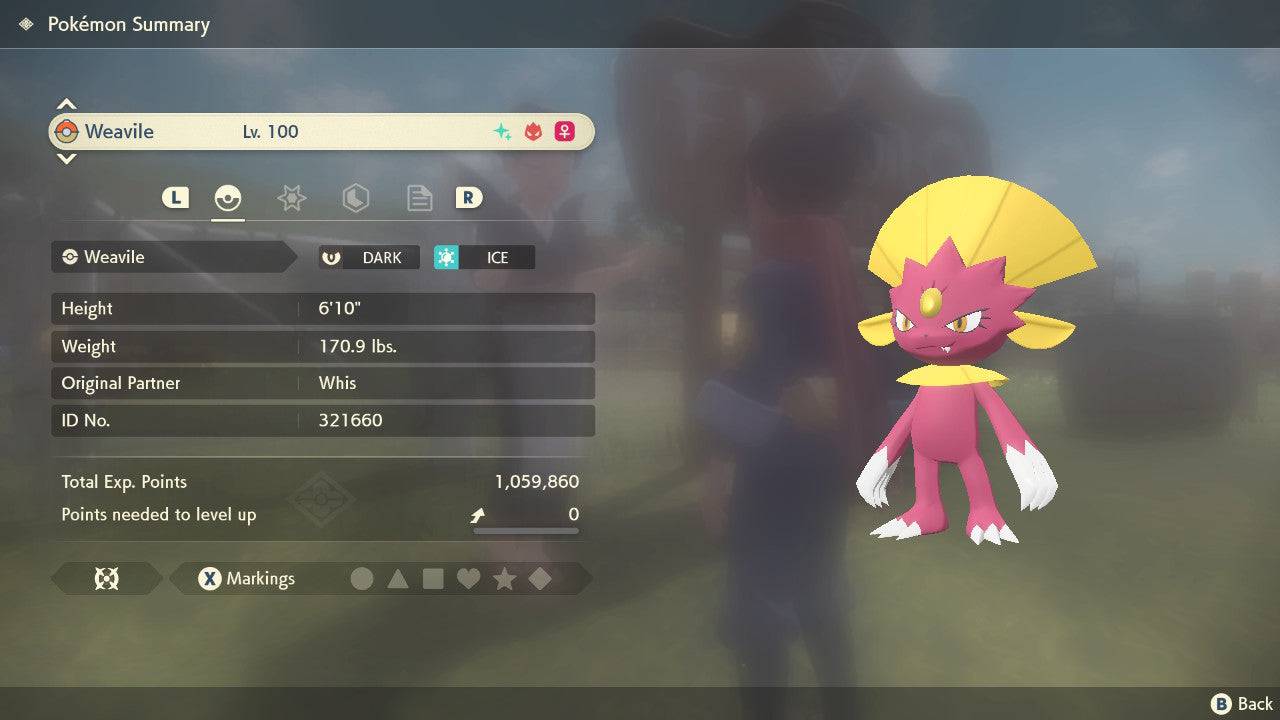Toggle the circle marking

[362, 579]
